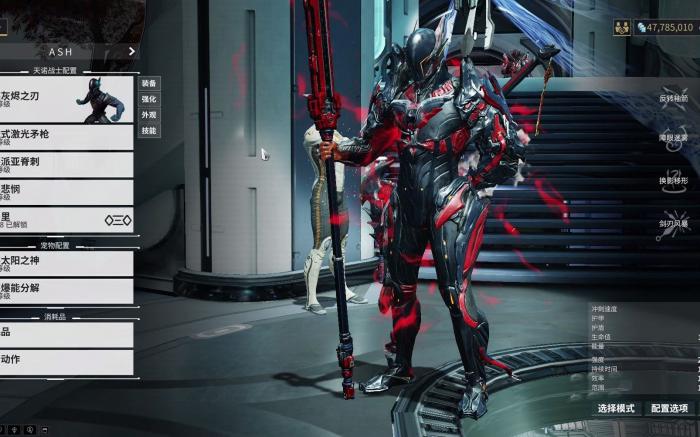700x437 pixels.
Task: Open 配置选项 loadout options
Action: (x=669, y=408)
